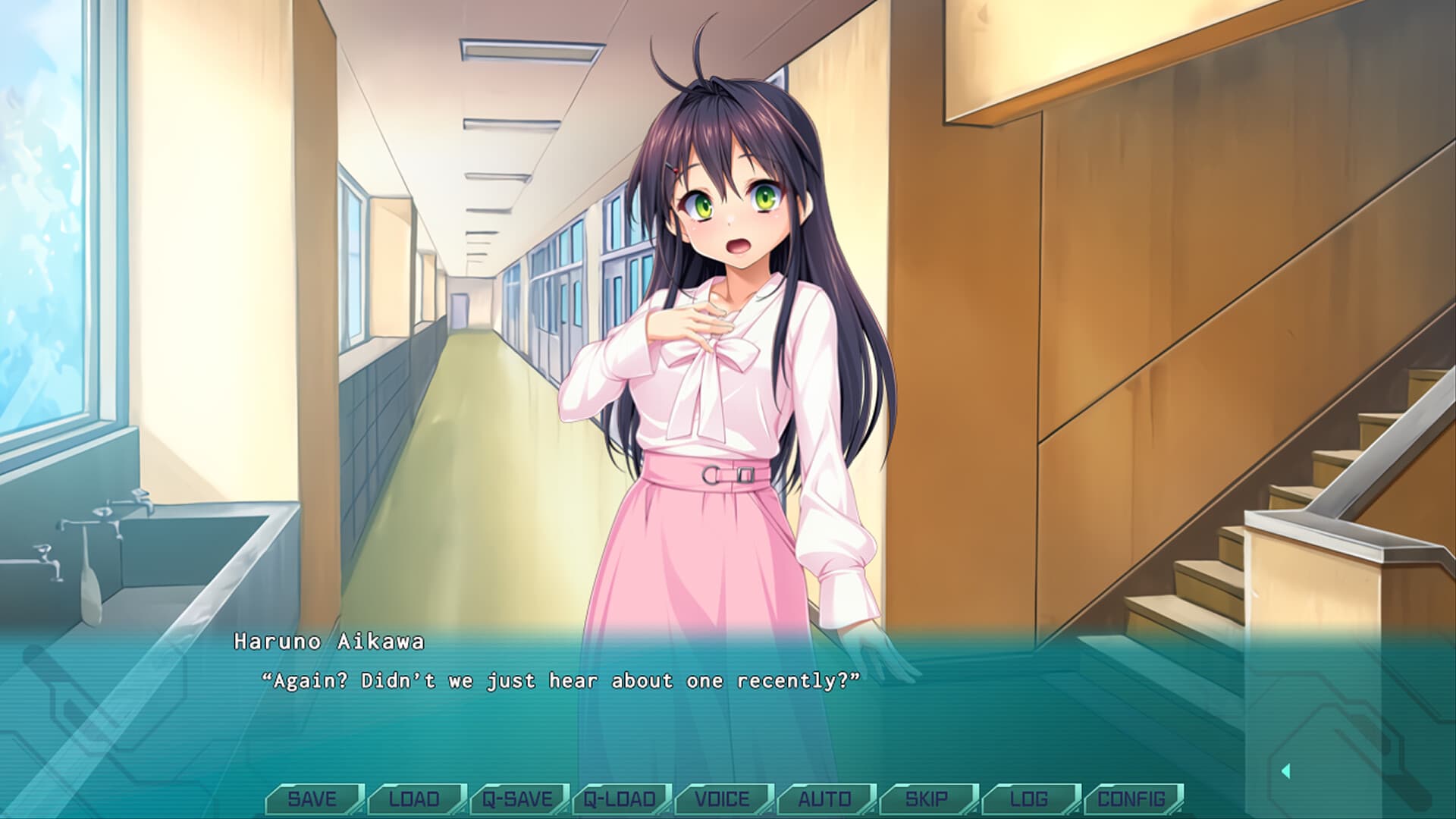Open the SAVE menu from the quick bar
1456x819 pixels.
(x=314, y=798)
